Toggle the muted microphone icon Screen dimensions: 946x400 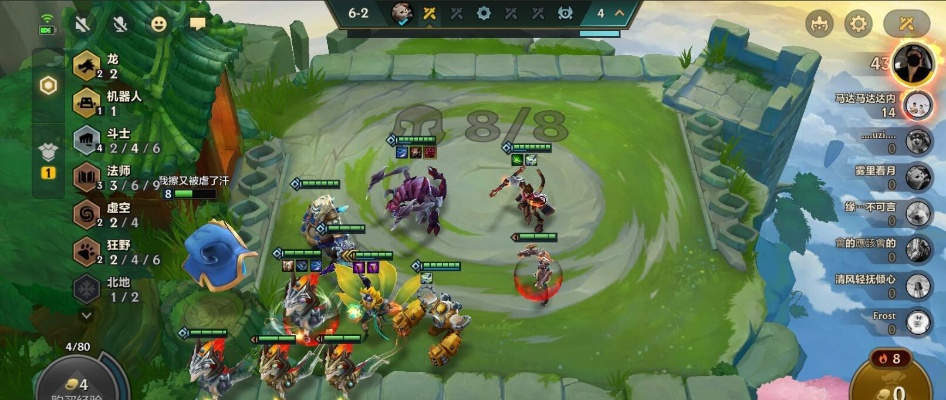pyautogui.click(x=120, y=23)
